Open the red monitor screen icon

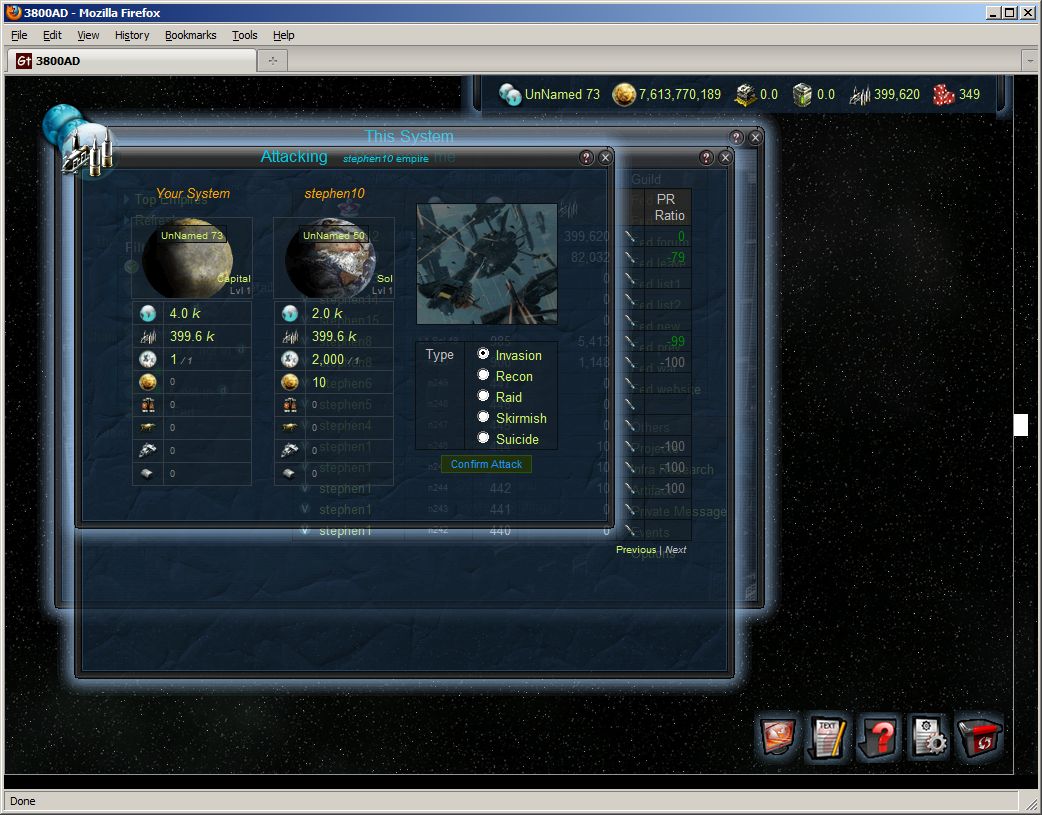click(778, 739)
